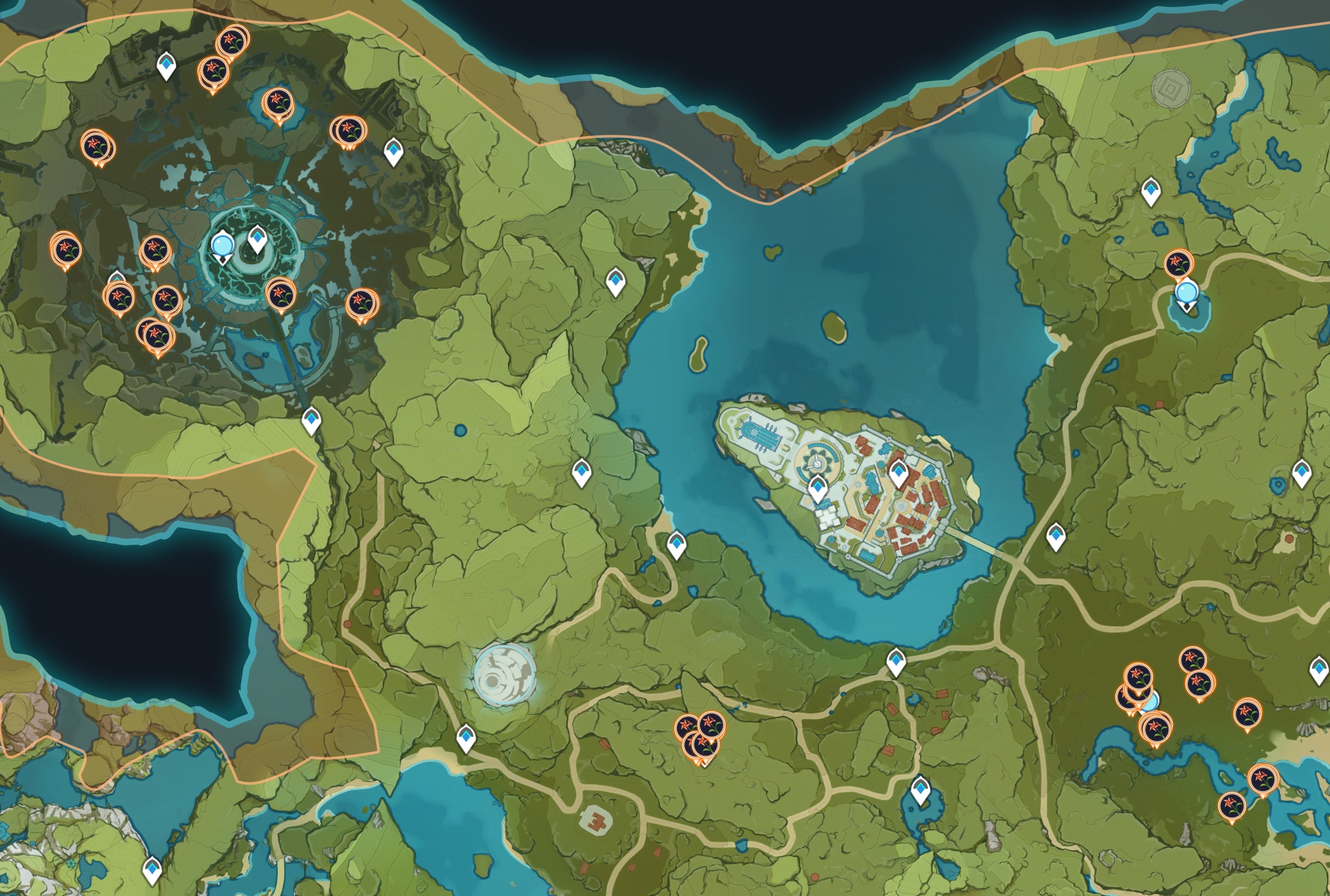Click the flower marker just above the eastern statue
1330x896 pixels.
[1179, 263]
